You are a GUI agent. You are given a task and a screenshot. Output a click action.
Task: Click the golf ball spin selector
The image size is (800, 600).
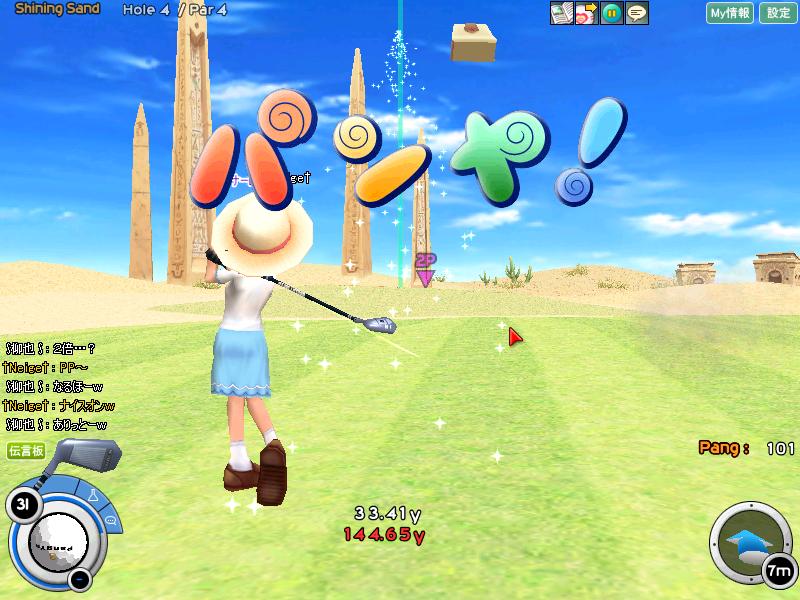coord(57,541)
